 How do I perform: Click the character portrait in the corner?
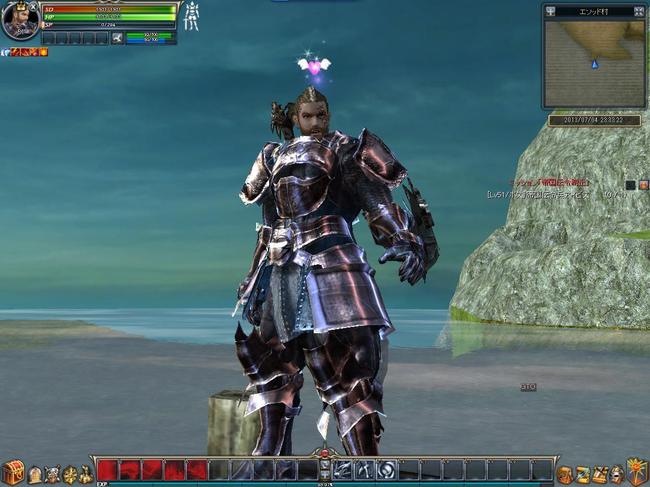tap(18, 21)
